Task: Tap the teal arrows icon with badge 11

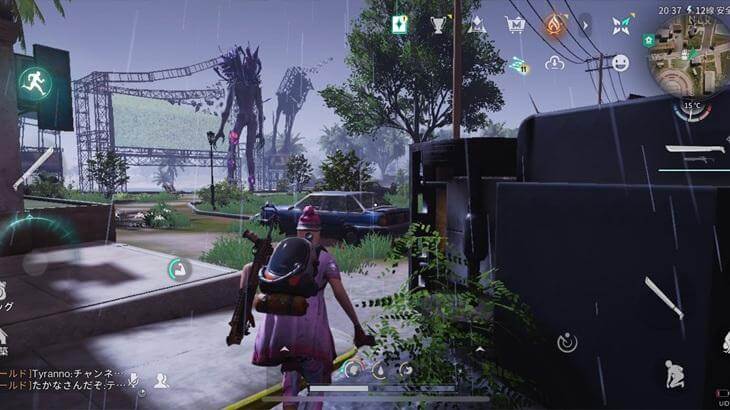Action: tap(518, 64)
